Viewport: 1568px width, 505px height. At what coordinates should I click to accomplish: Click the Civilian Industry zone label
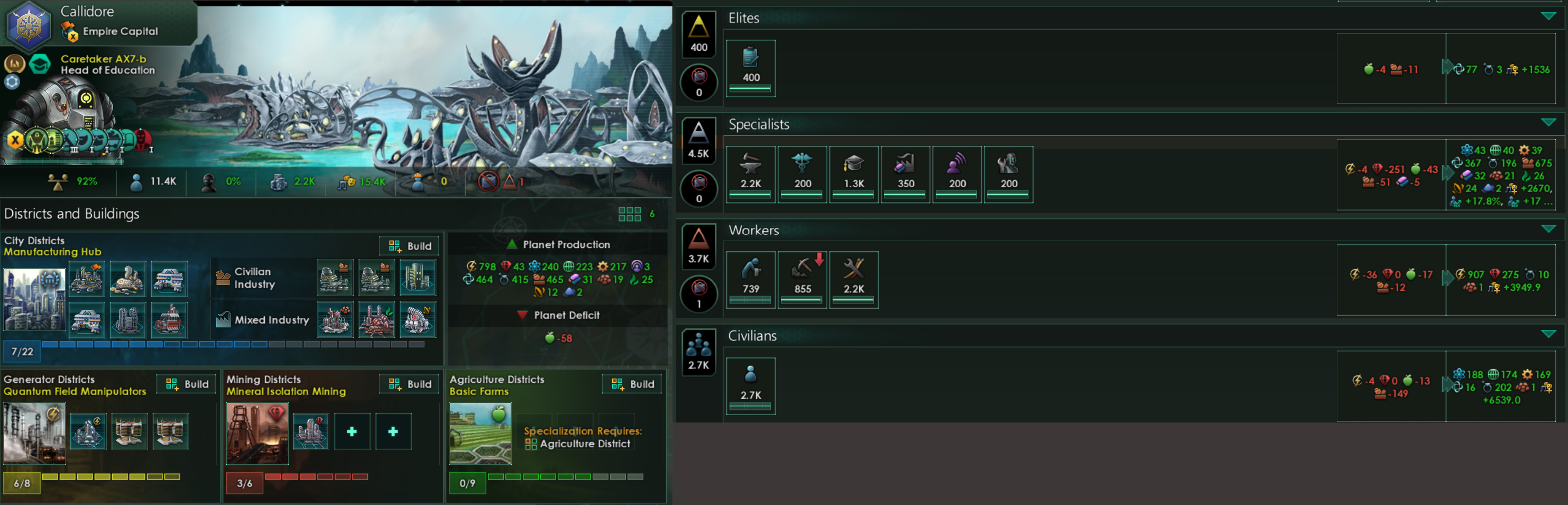253,278
